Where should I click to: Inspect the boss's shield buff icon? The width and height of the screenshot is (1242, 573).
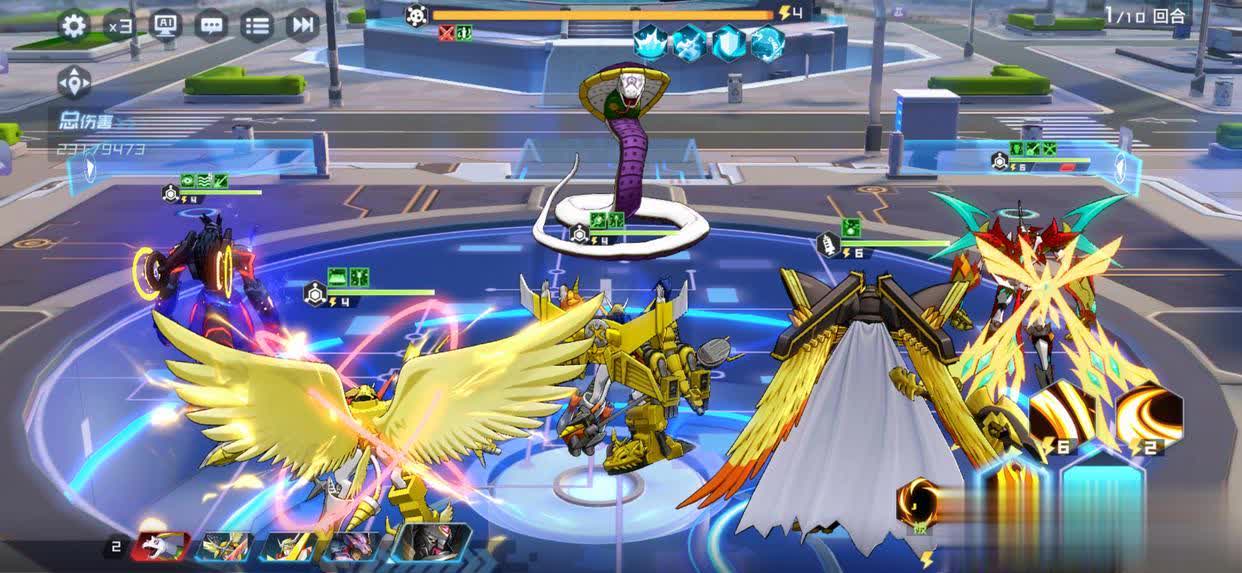click(729, 43)
